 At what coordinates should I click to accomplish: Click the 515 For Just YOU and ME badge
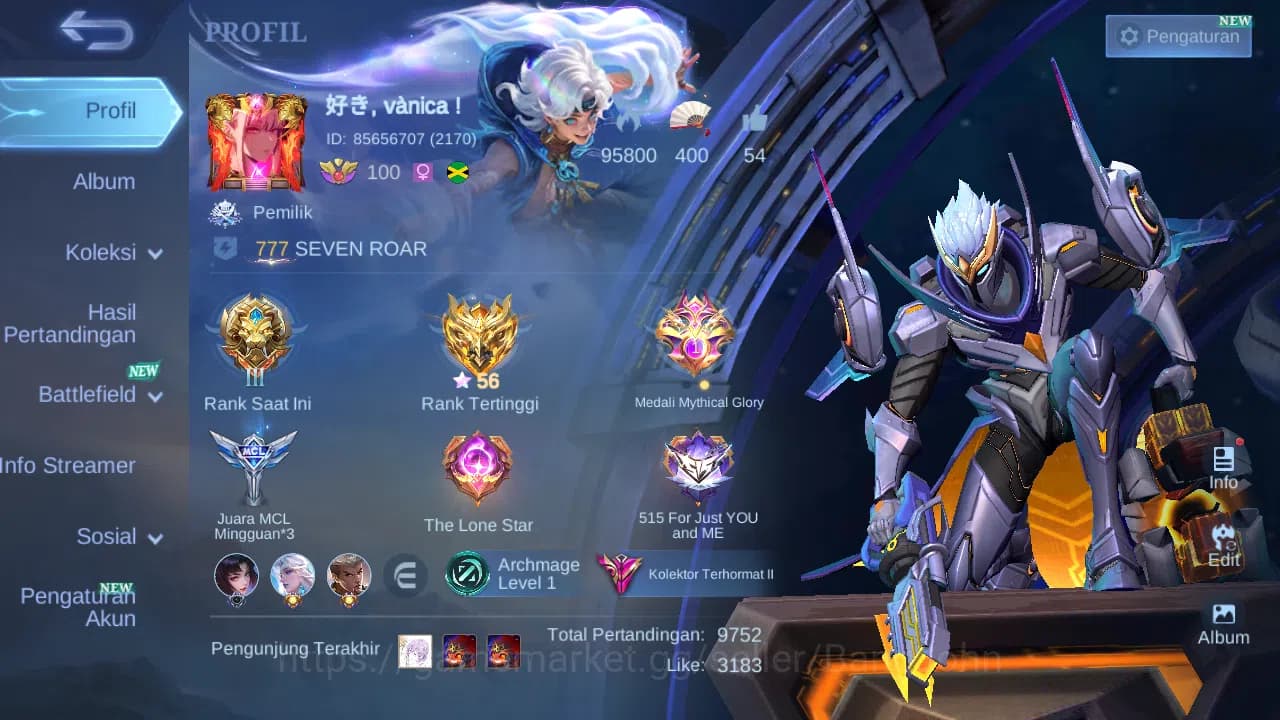tap(697, 463)
